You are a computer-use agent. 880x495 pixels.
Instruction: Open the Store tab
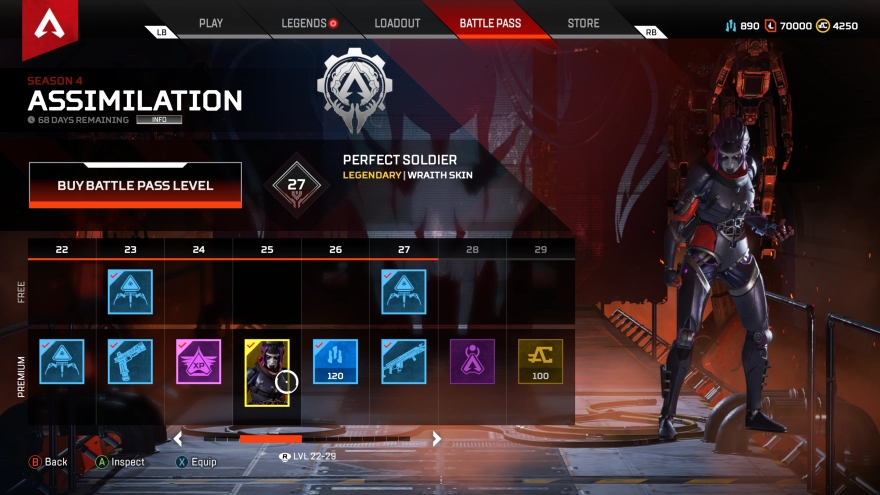point(584,23)
